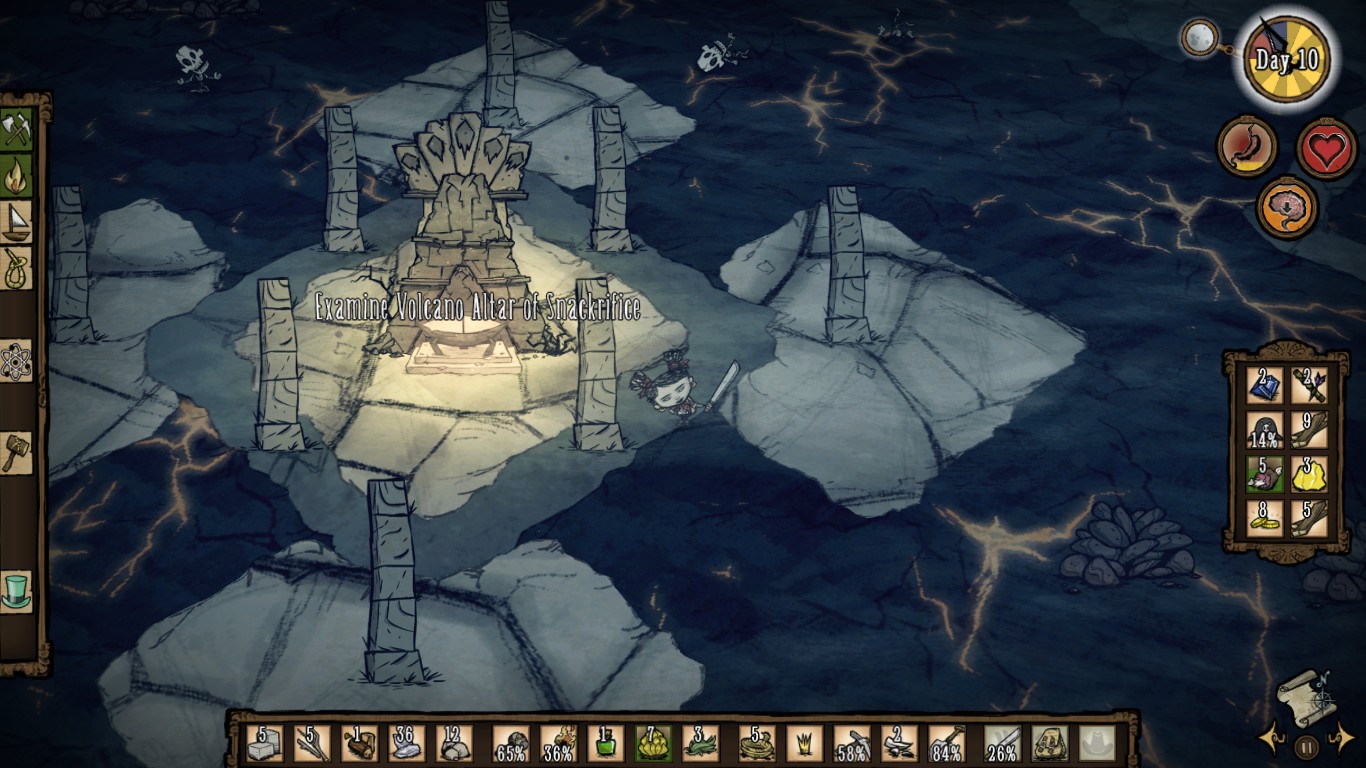
Task: Open the Survival rope trap tab
Action: [16, 268]
